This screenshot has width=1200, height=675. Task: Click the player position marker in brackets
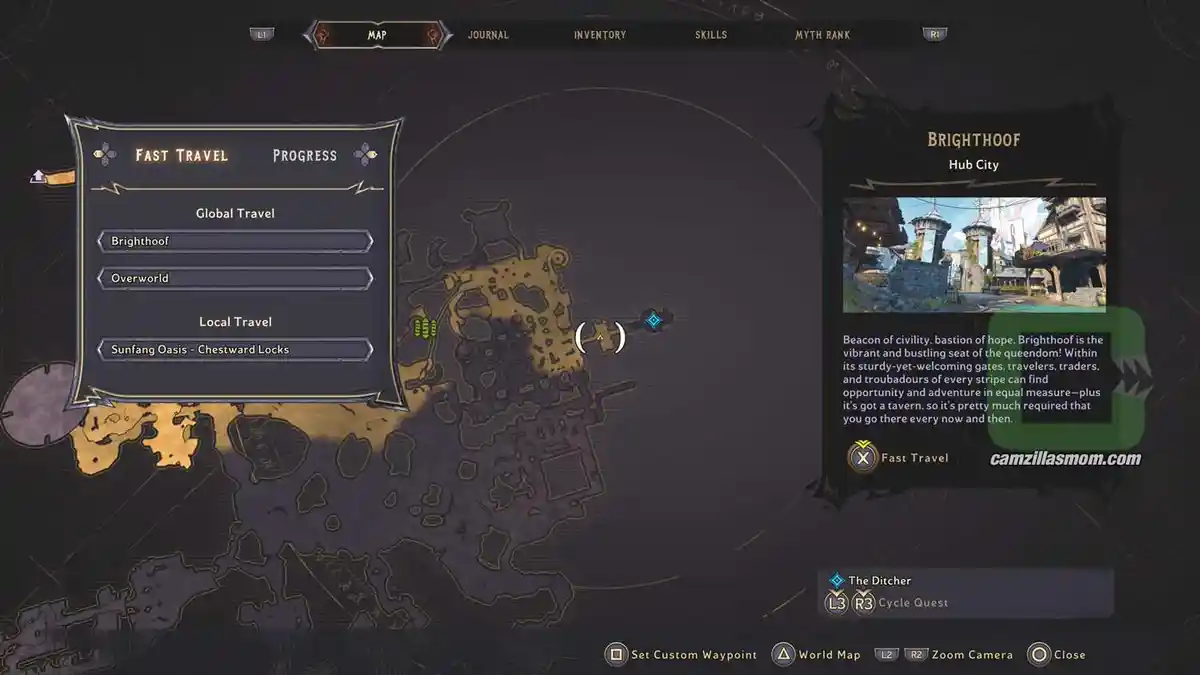[x=600, y=337]
